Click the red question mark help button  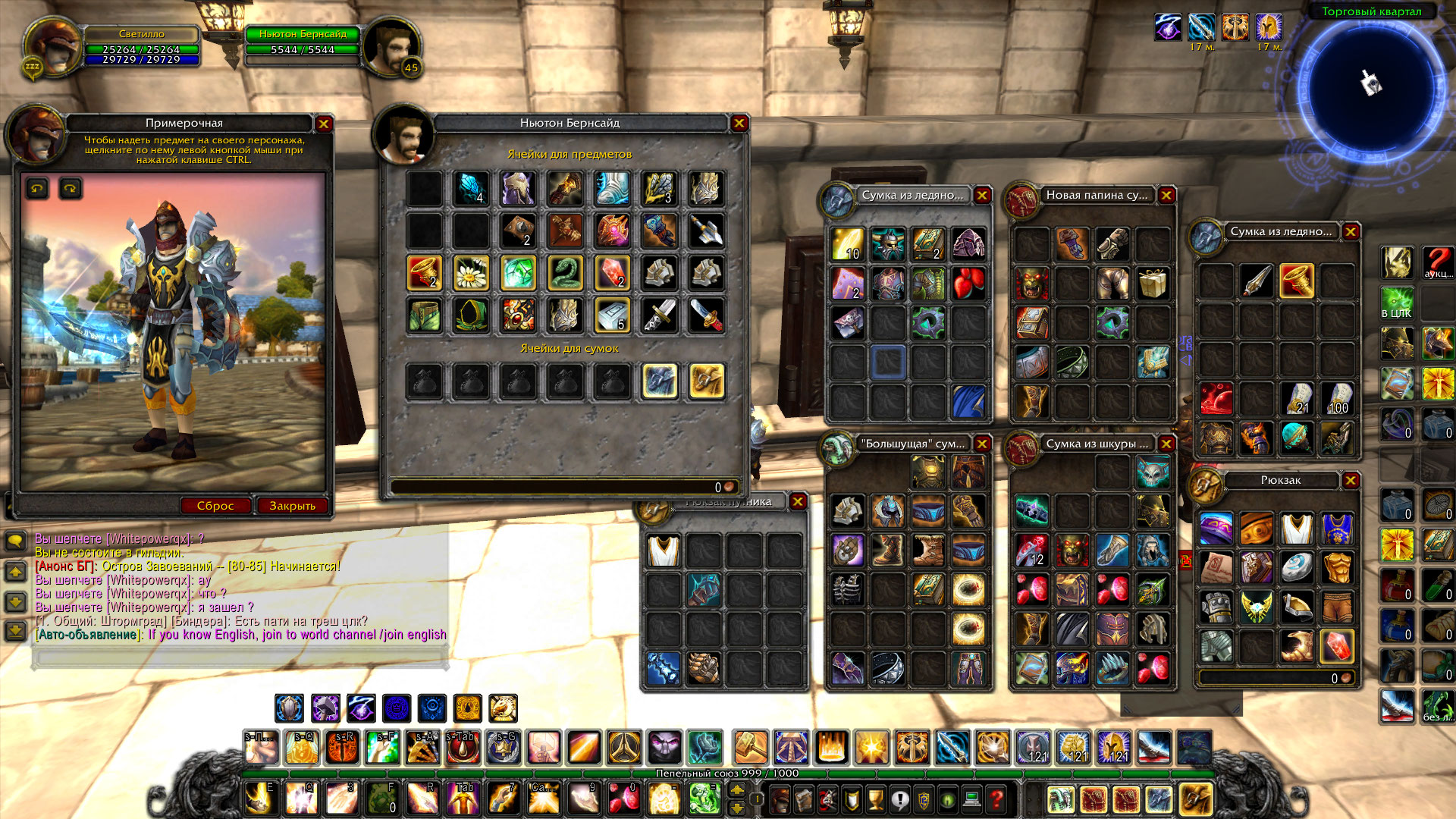click(996, 799)
